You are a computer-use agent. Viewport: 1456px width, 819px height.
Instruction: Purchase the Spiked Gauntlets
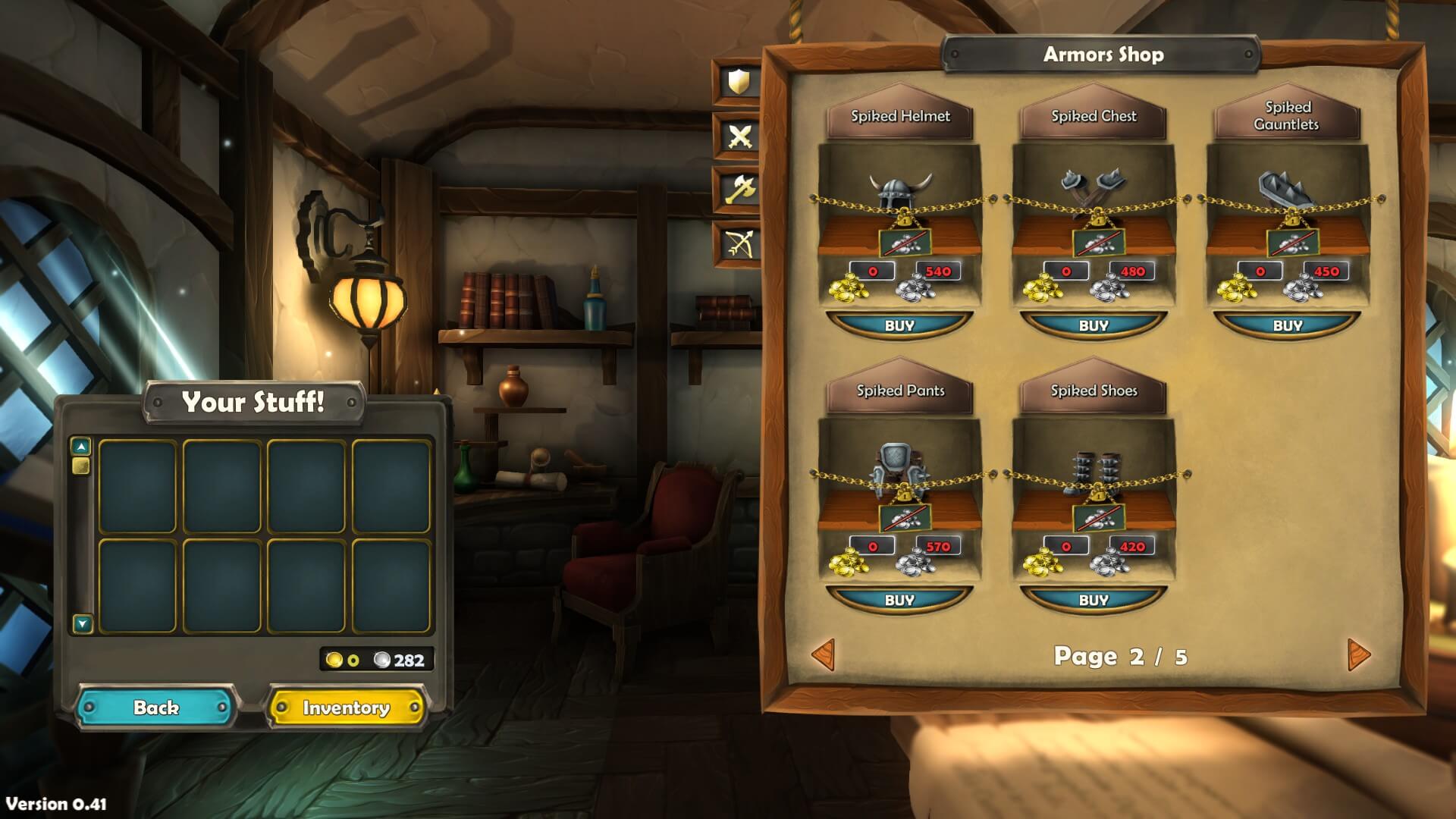tap(1288, 325)
